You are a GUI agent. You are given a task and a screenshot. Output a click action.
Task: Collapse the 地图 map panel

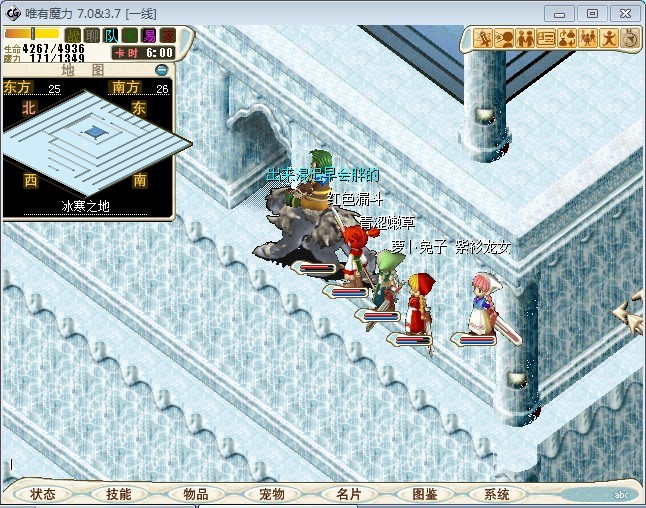(162, 70)
